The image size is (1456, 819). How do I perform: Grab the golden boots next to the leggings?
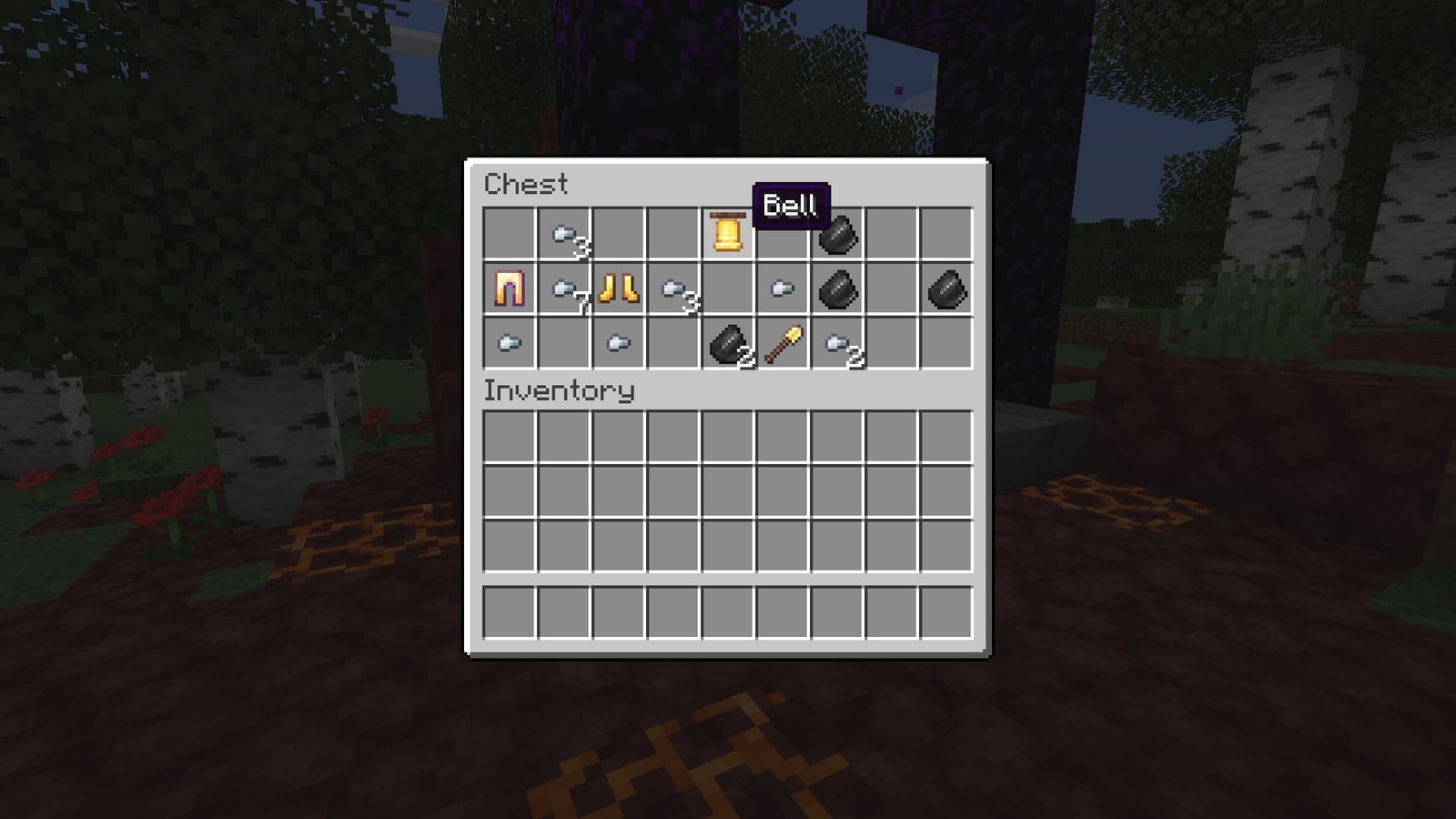619,291
